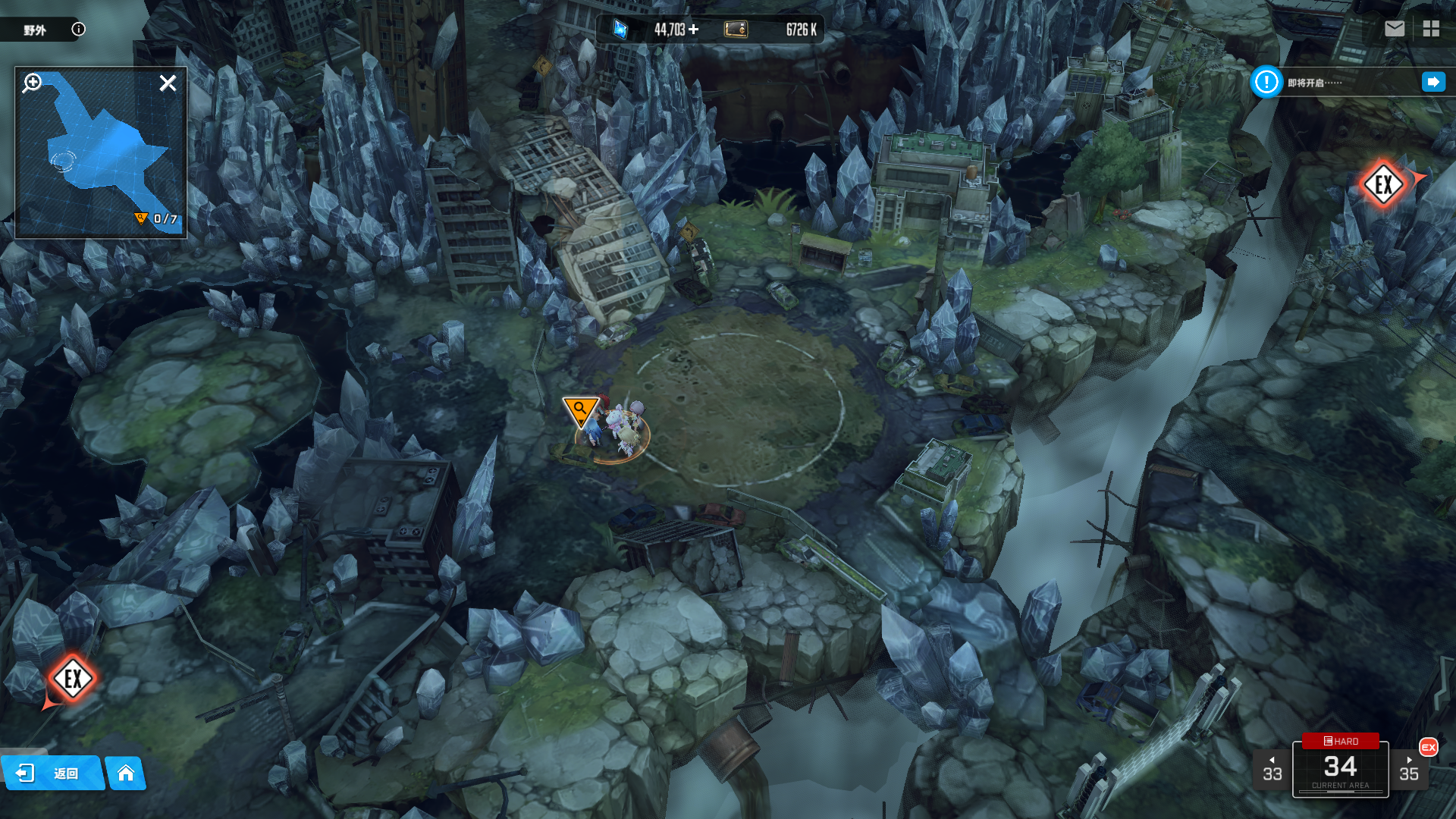Switch to previous area 33
This screenshot has height=819, width=1456.
point(1272,770)
